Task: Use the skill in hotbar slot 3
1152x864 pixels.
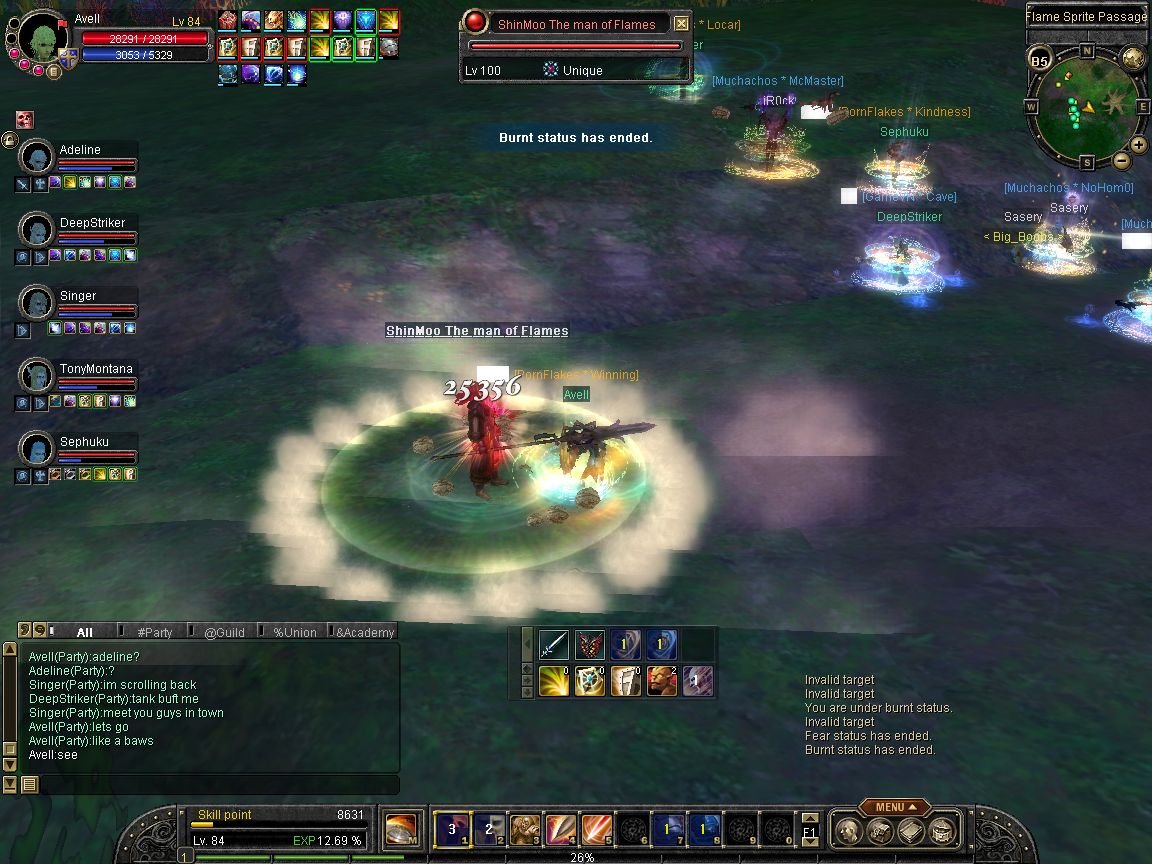Action: pyautogui.click(x=525, y=830)
